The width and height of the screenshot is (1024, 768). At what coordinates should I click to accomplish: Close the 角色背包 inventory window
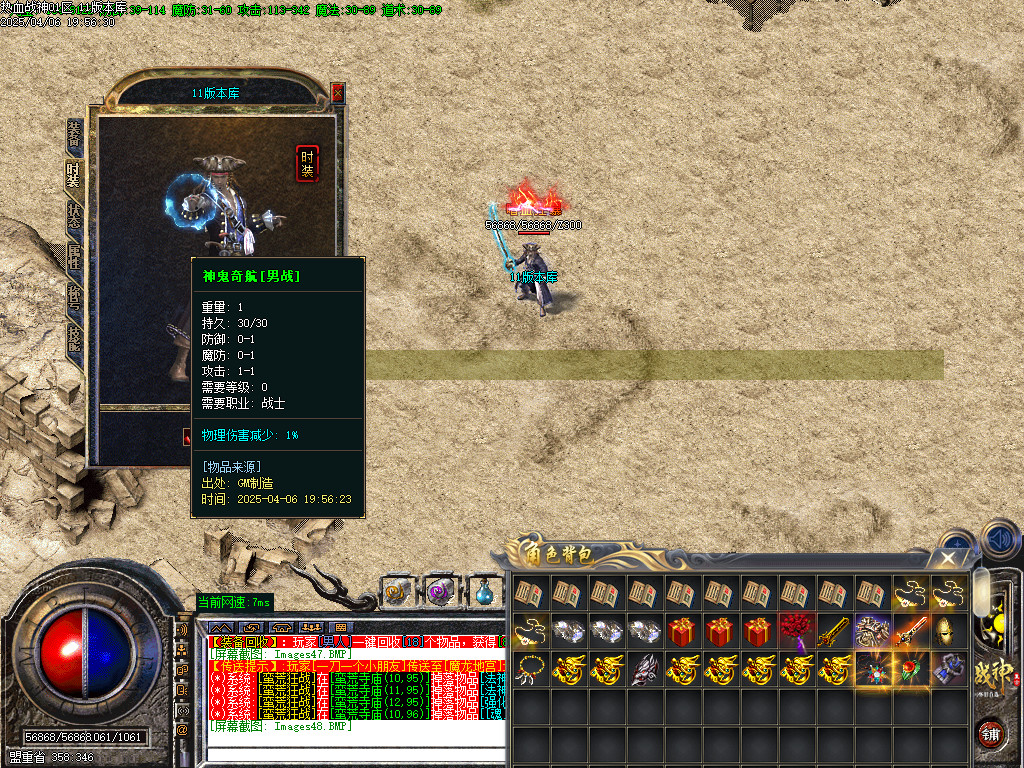948,558
